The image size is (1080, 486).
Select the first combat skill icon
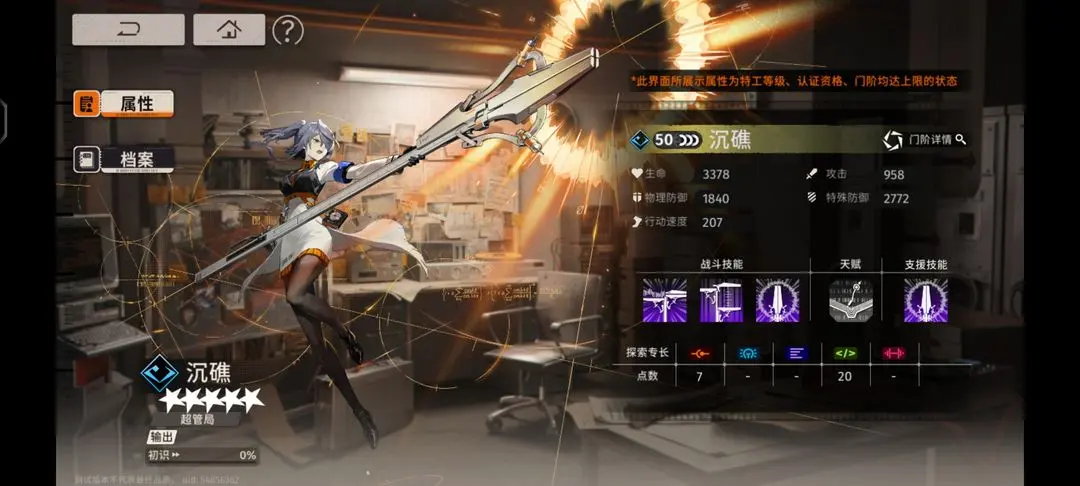[664, 300]
